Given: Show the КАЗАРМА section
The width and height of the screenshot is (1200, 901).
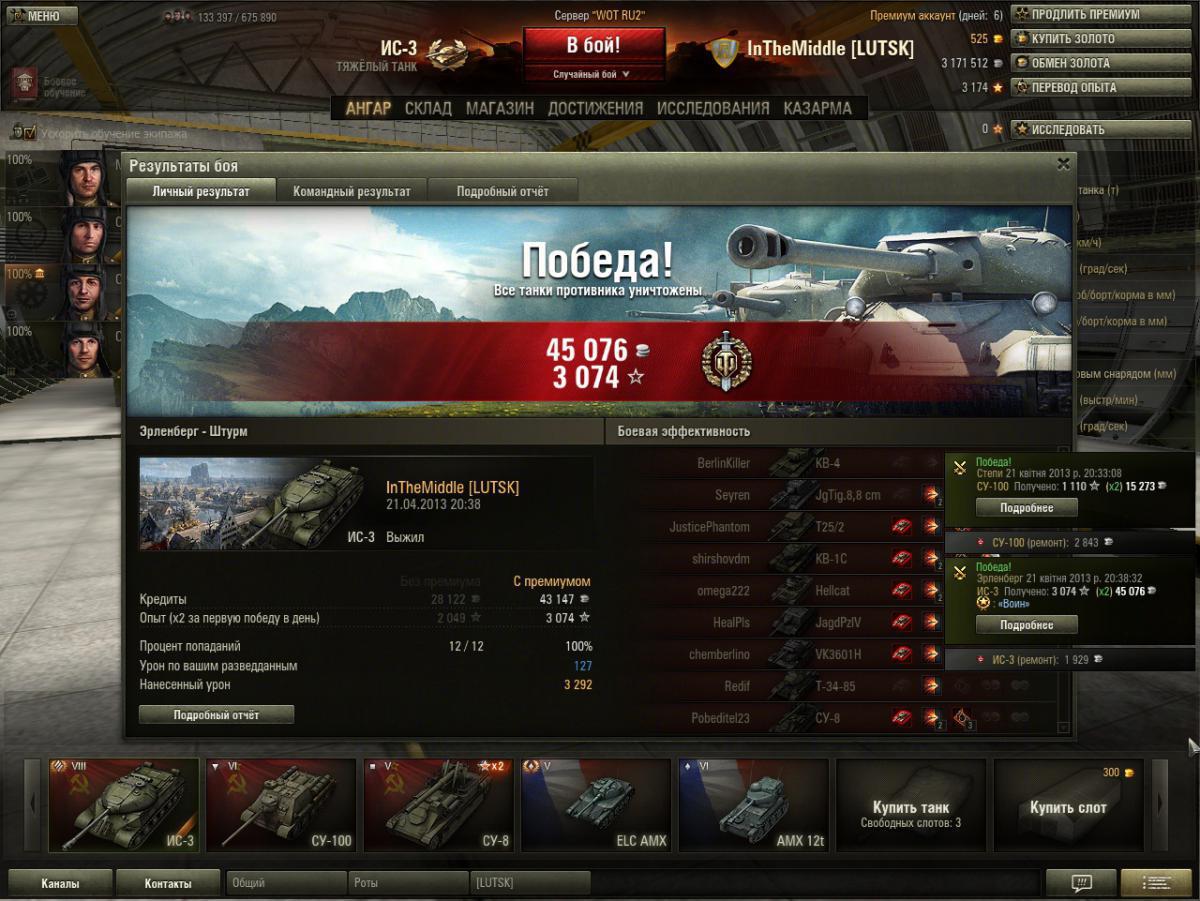Looking at the screenshot, I should pos(817,108).
